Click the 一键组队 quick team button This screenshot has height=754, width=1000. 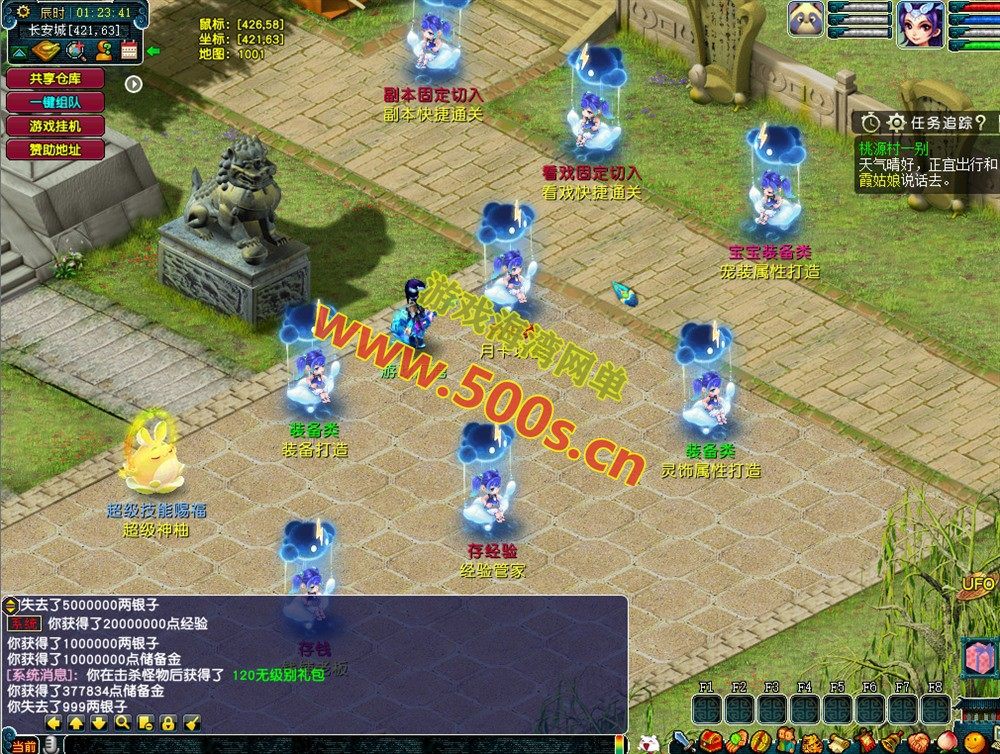(x=55, y=102)
